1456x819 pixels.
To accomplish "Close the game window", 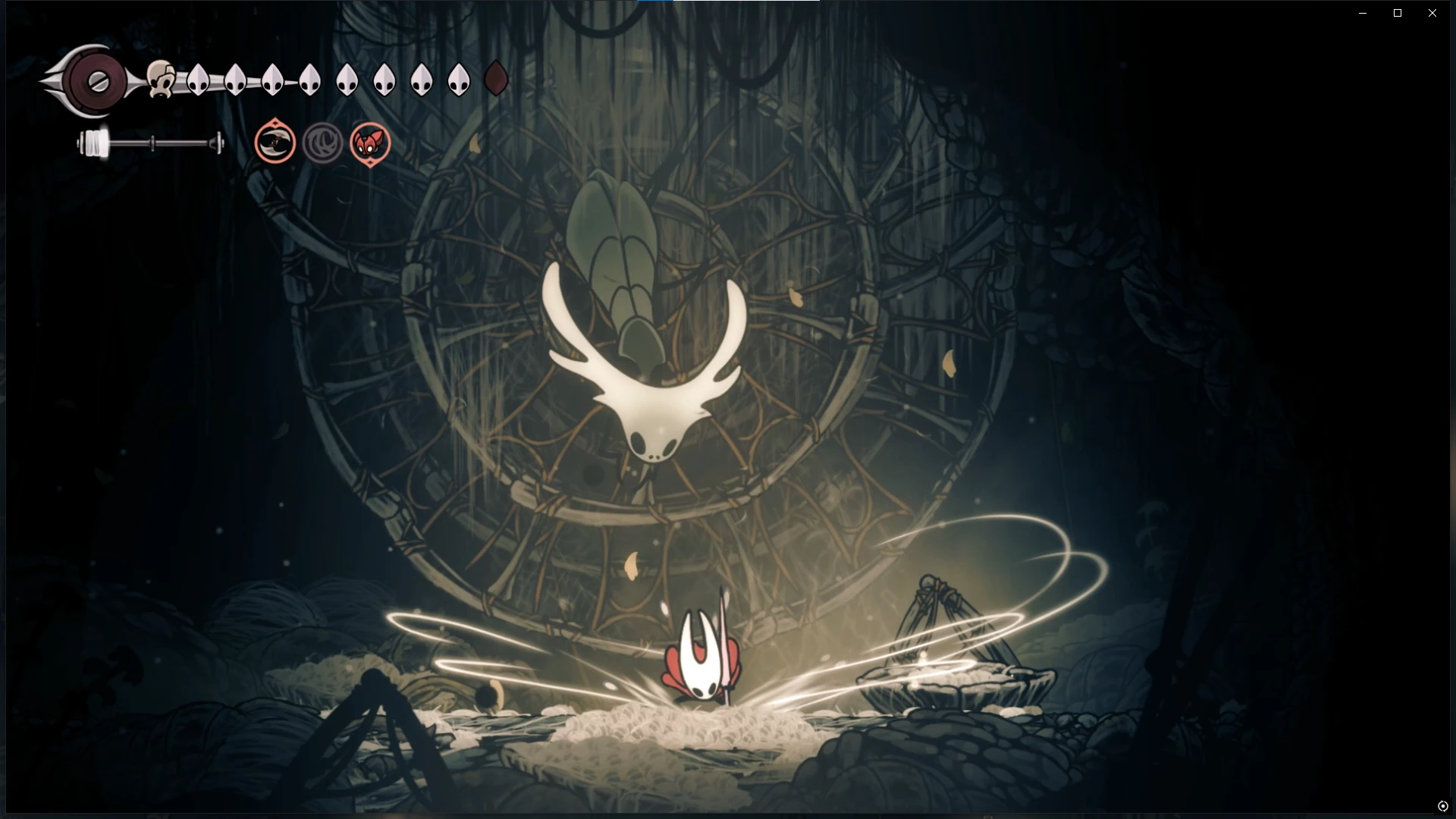I will (1432, 13).
